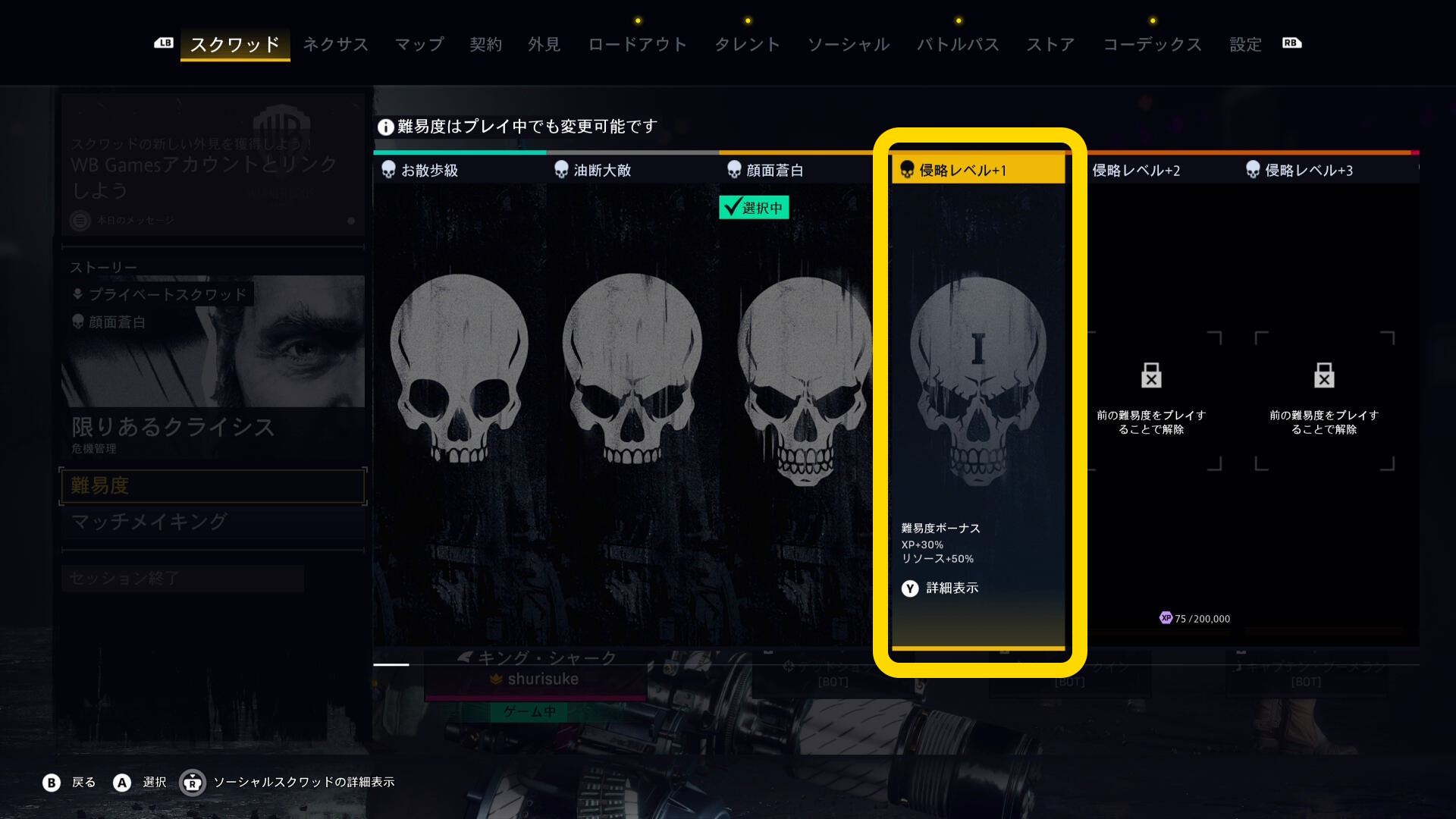Select the 油断大敵 difficulty card

tap(632, 379)
